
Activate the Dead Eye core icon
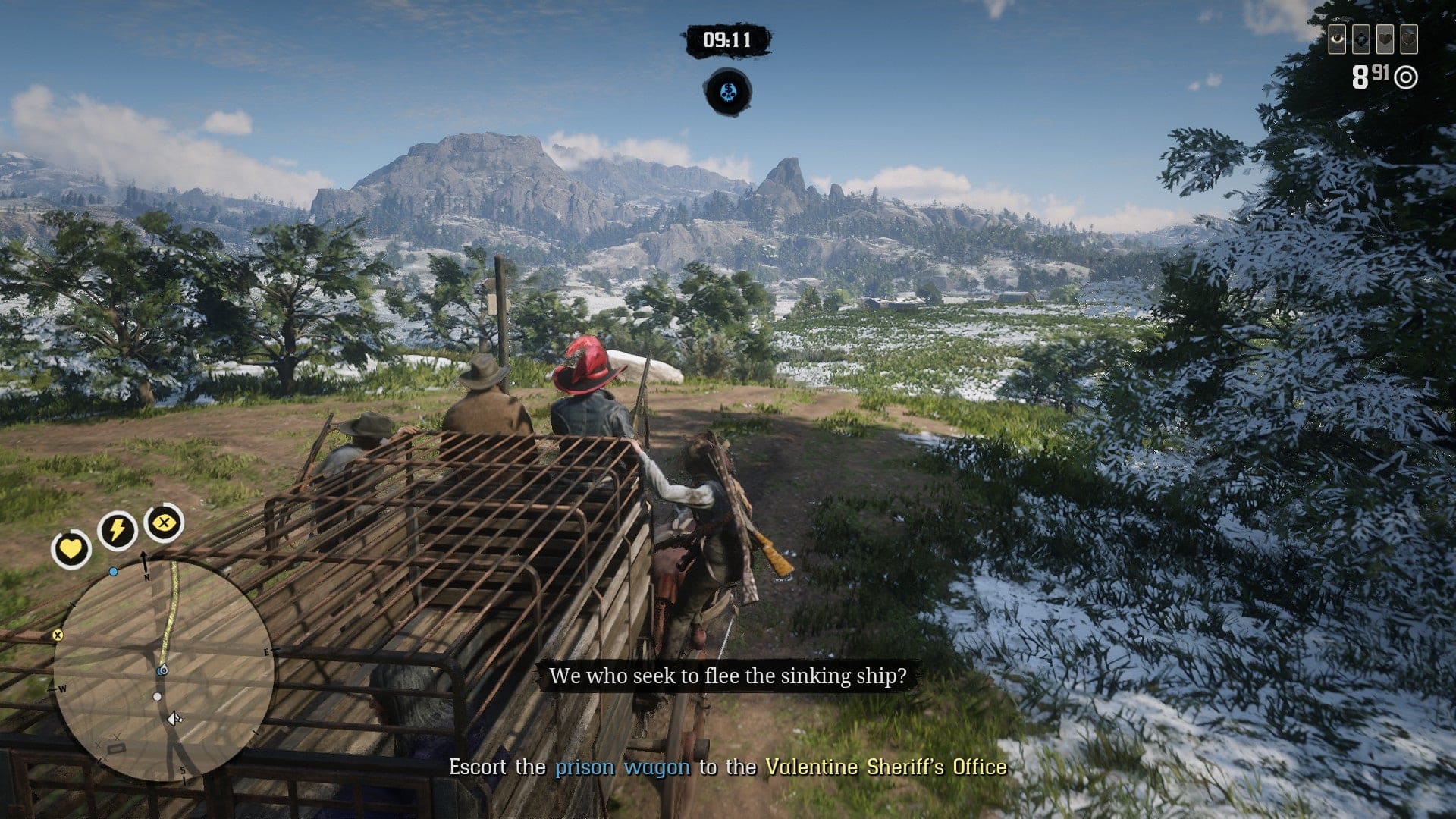[x=163, y=522]
